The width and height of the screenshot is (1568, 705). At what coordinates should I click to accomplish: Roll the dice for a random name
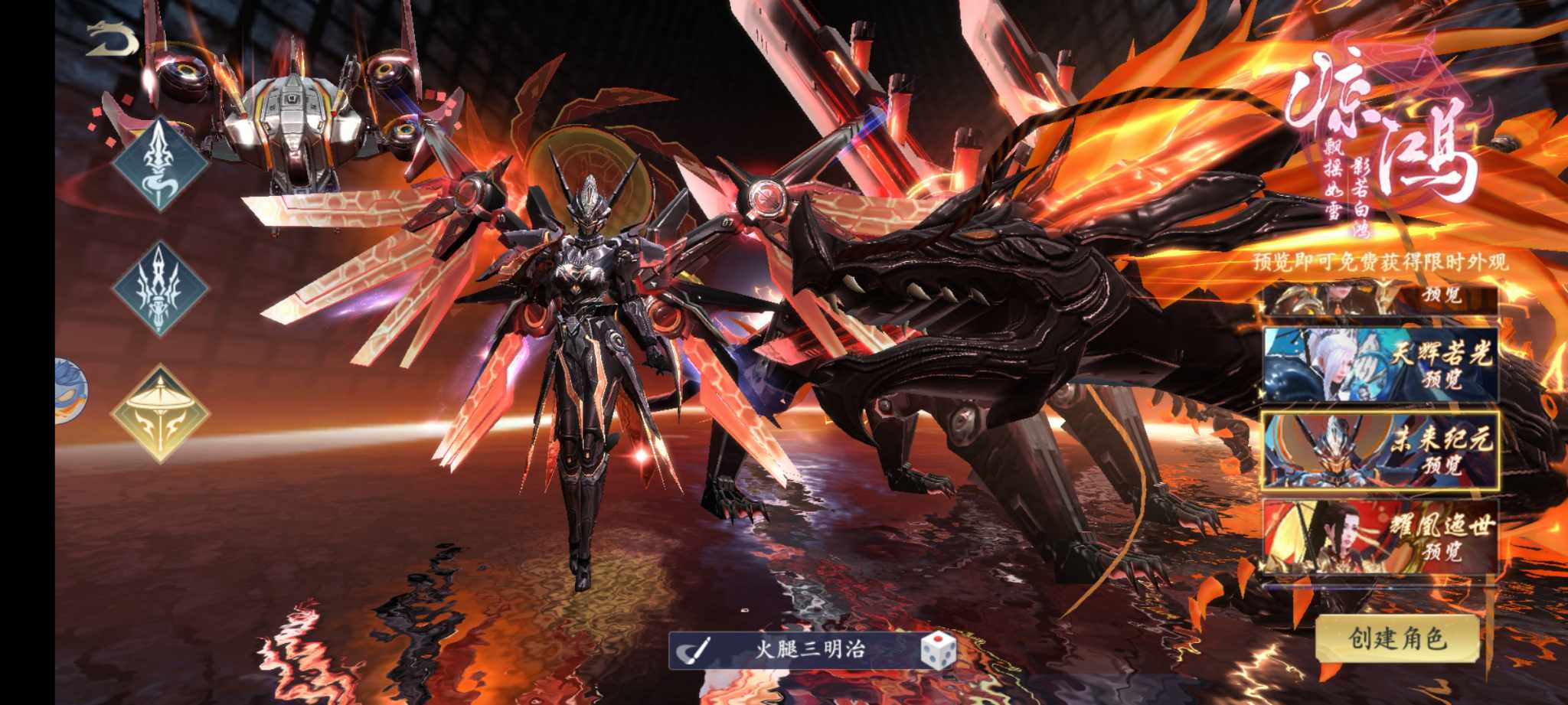click(938, 651)
